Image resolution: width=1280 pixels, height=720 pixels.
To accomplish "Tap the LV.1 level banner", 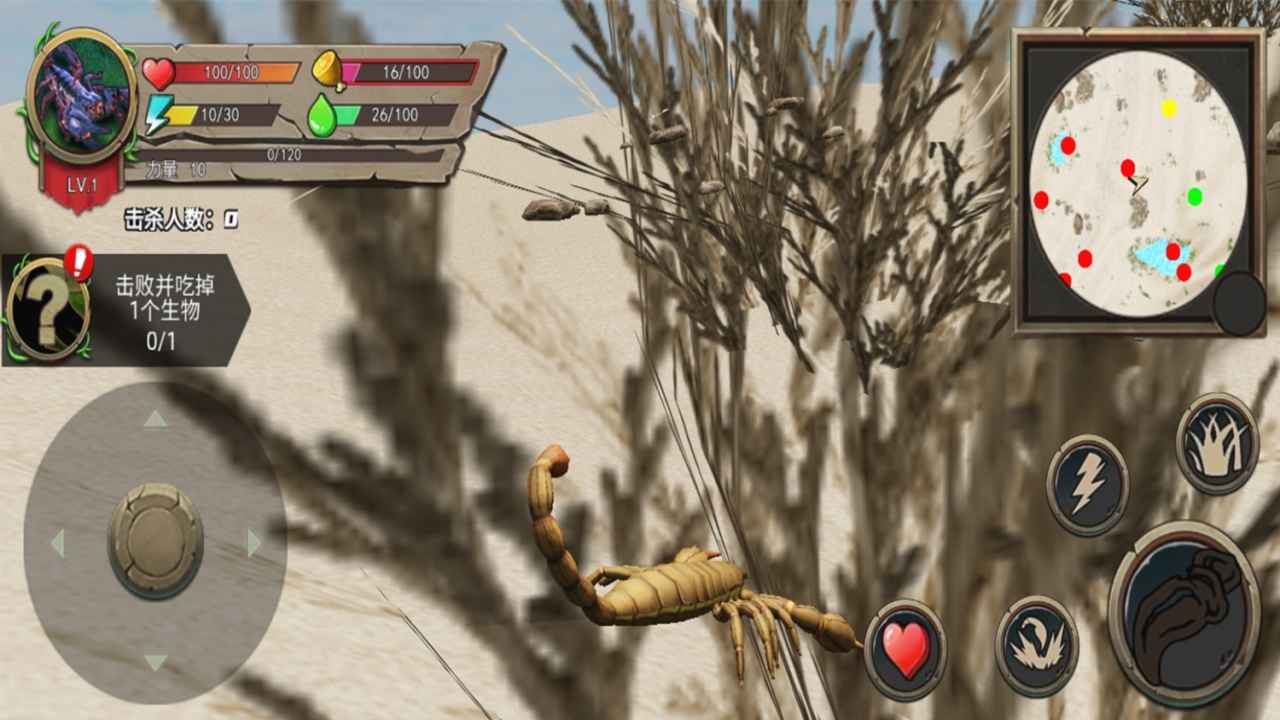I will tap(80, 184).
